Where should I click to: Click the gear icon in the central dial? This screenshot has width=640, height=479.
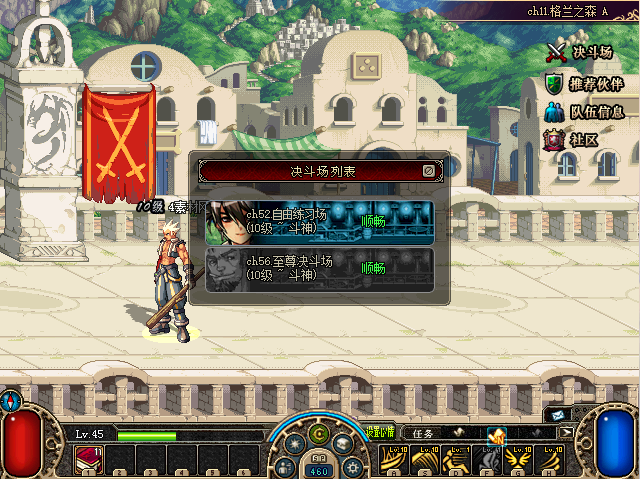[352, 466]
